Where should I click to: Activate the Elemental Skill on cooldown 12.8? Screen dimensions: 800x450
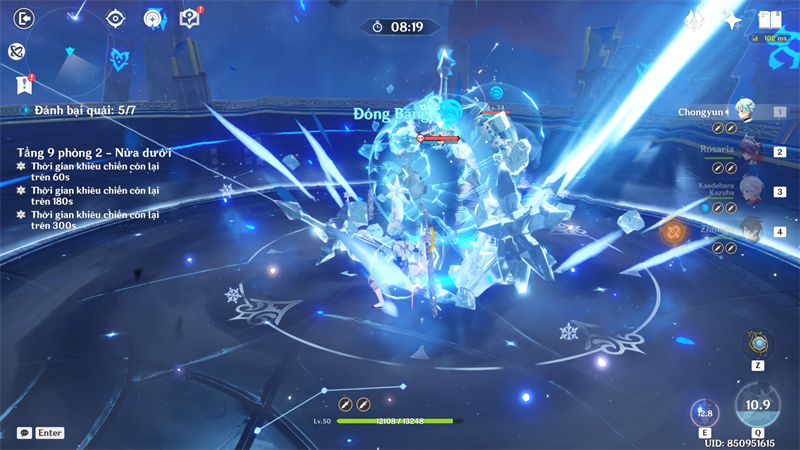pos(705,412)
